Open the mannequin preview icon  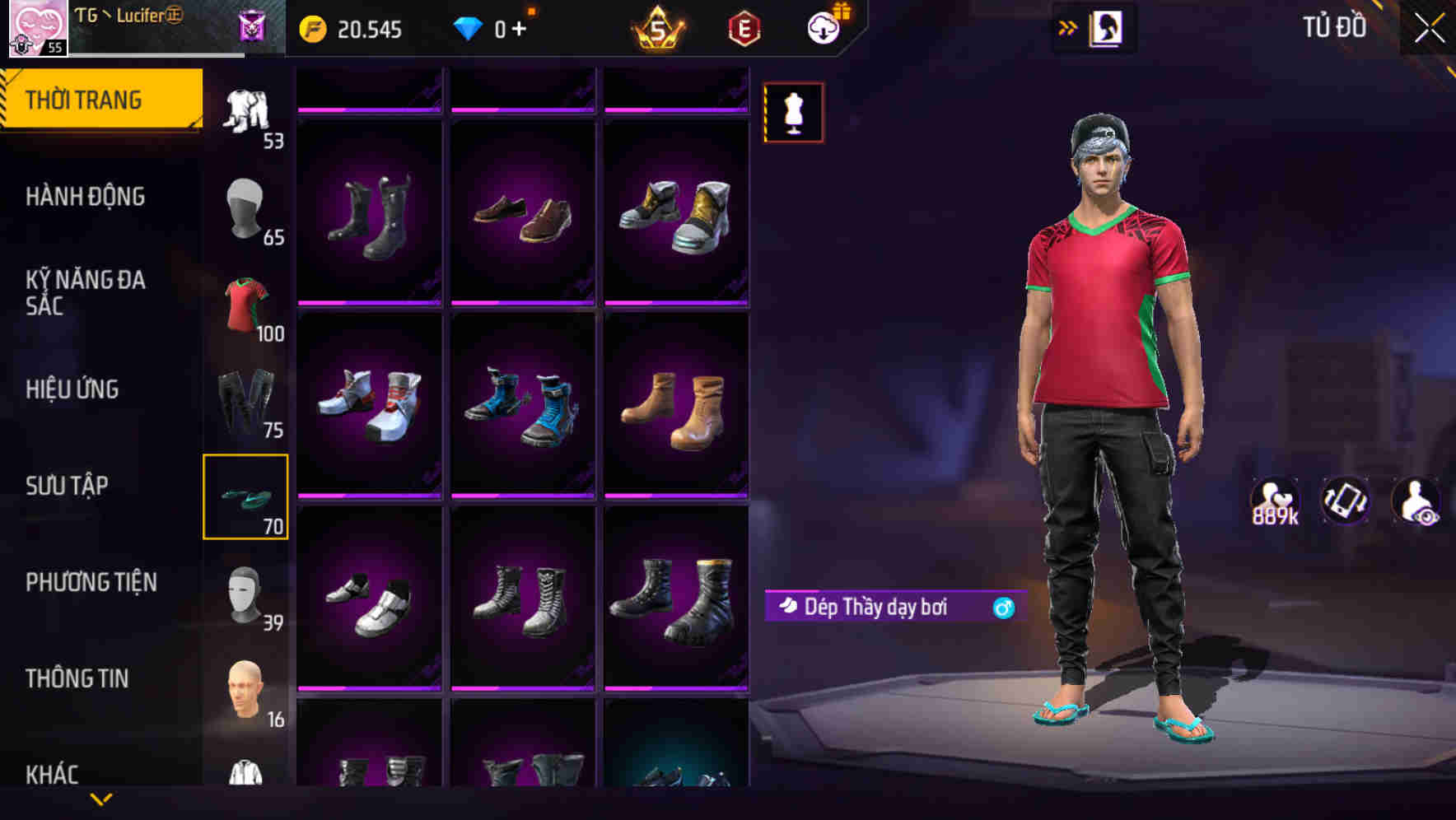[x=793, y=113]
